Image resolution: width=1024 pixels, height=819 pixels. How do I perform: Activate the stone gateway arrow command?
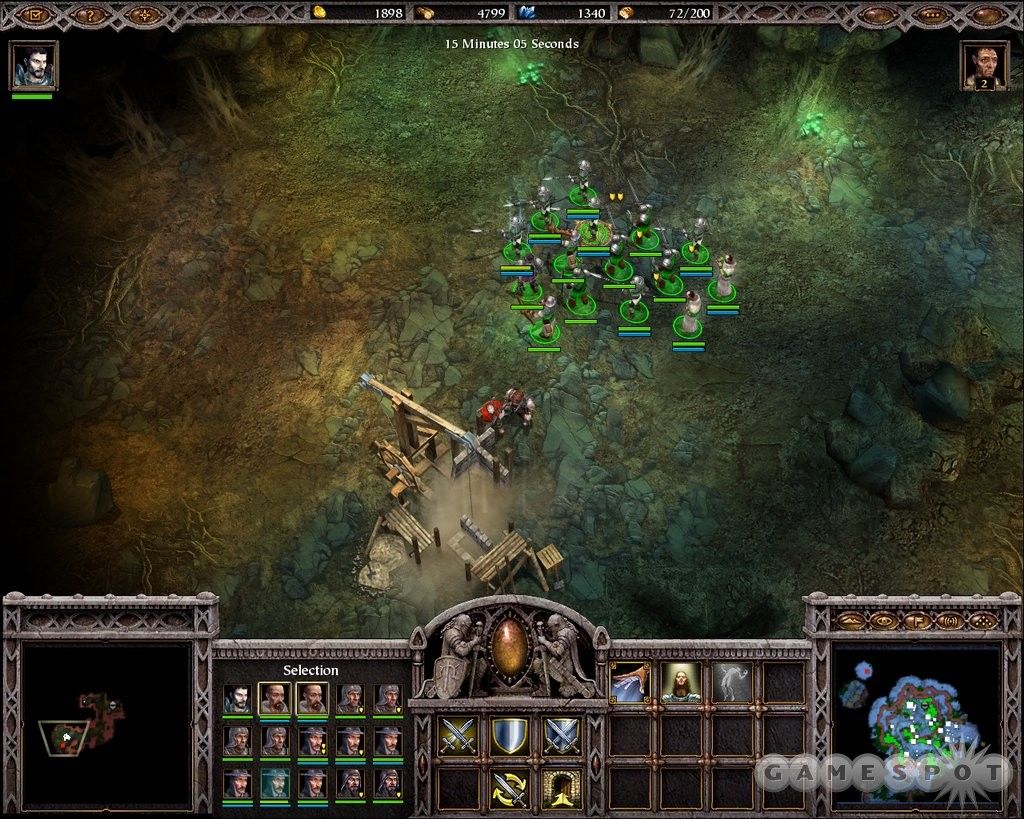click(x=562, y=789)
